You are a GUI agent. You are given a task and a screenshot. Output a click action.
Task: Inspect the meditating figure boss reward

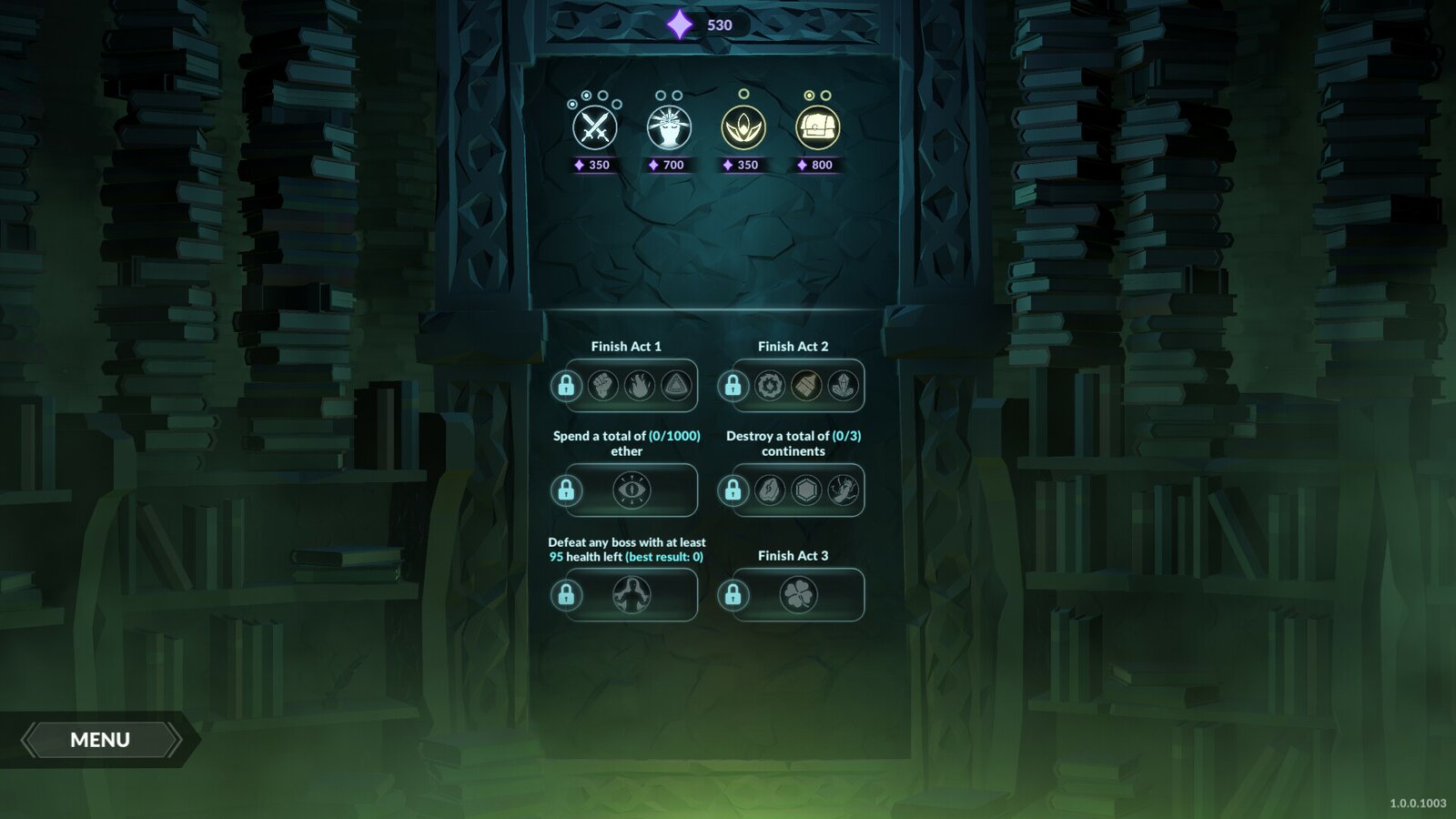tap(631, 595)
